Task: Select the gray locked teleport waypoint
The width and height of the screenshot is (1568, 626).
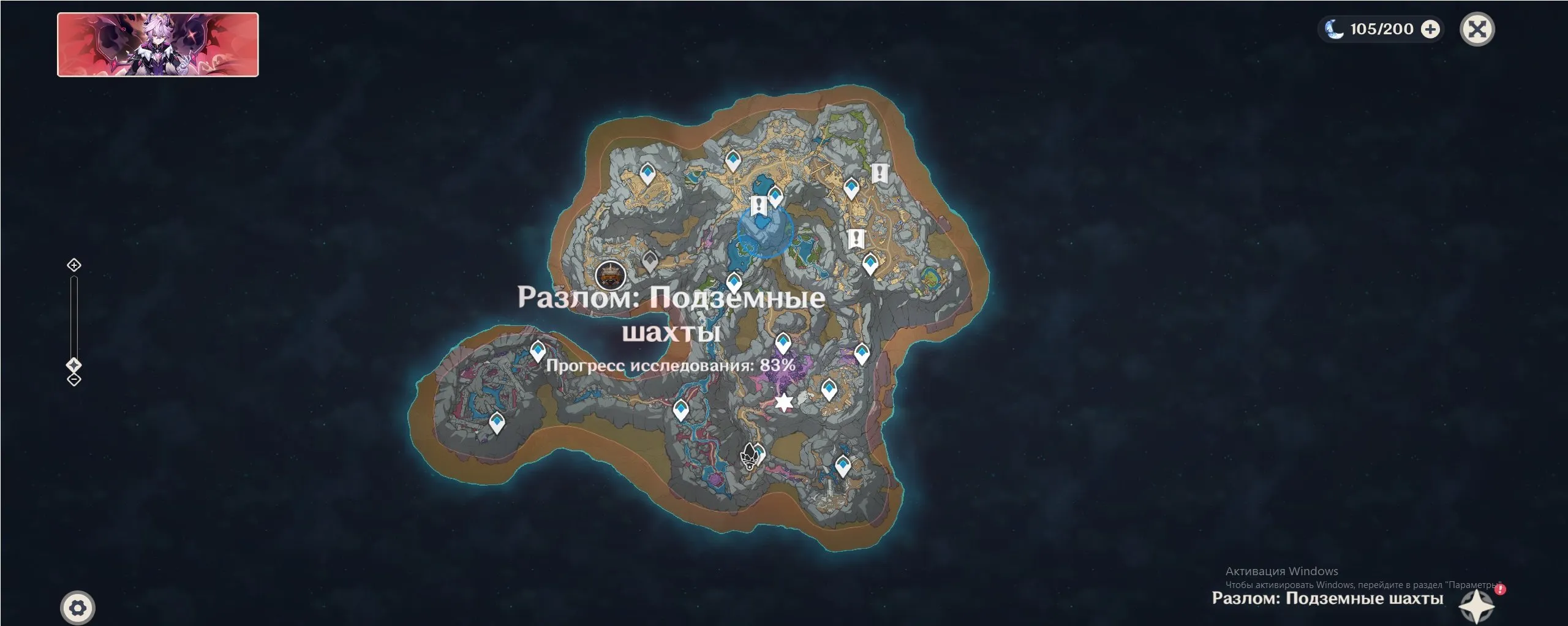Action: click(x=650, y=262)
